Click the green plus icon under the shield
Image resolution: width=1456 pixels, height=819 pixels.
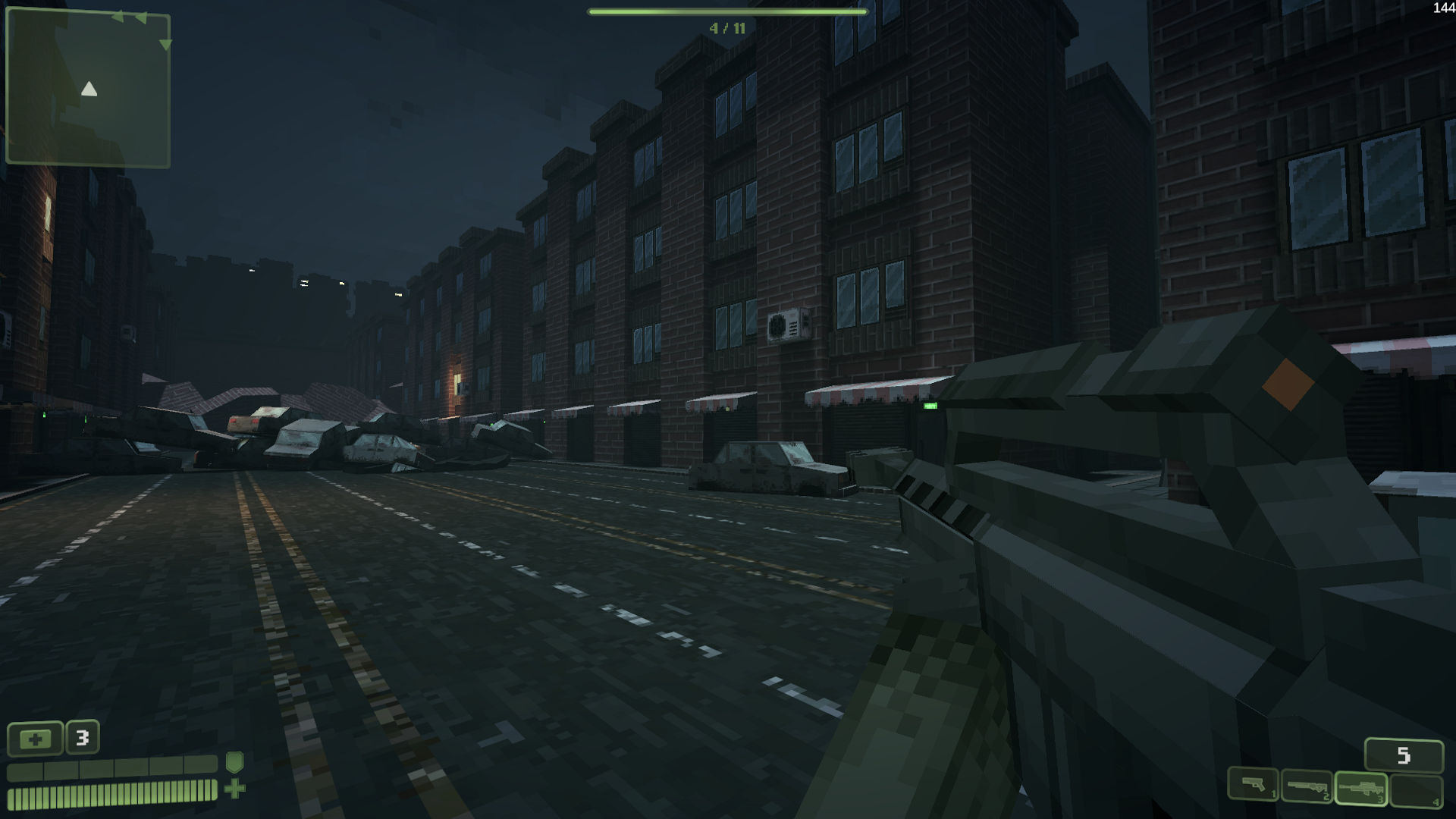[234, 789]
